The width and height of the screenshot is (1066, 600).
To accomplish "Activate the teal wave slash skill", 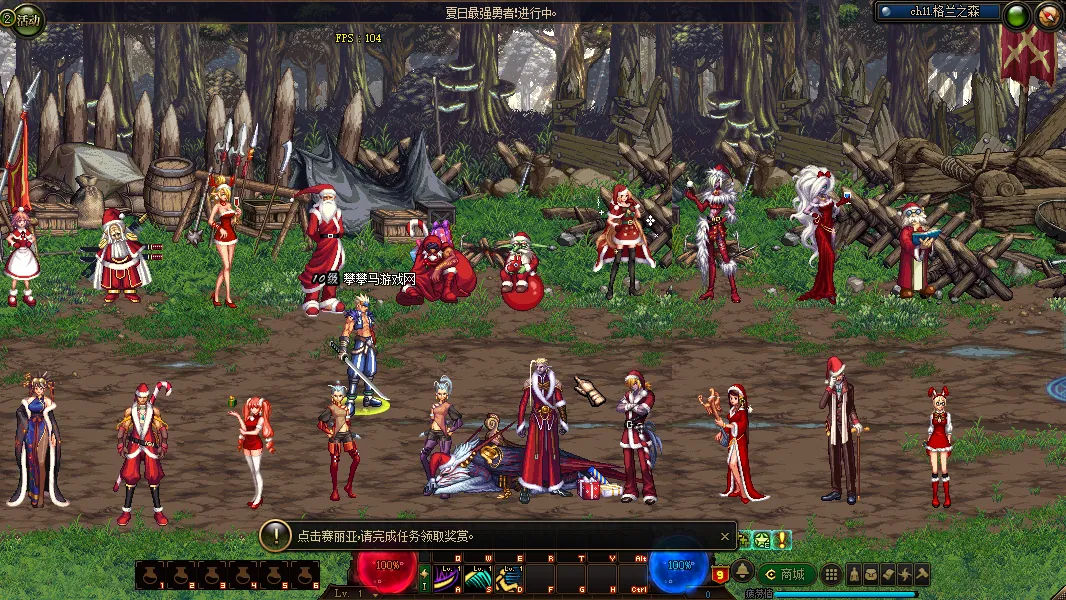I will 478,577.
